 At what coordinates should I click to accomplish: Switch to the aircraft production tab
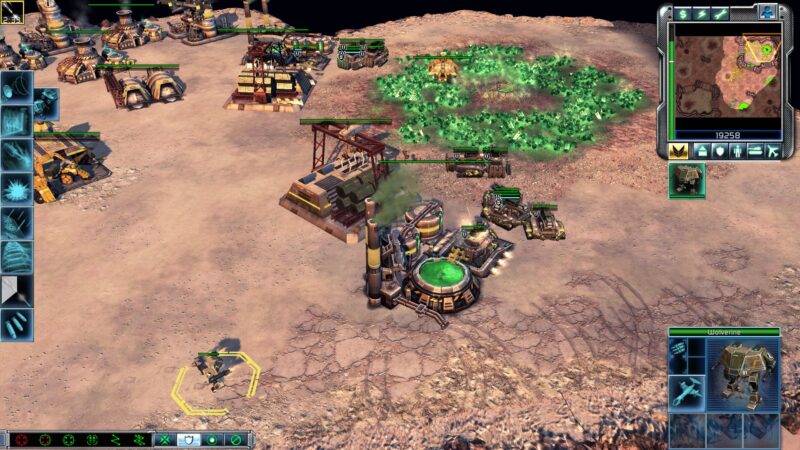pos(772,150)
